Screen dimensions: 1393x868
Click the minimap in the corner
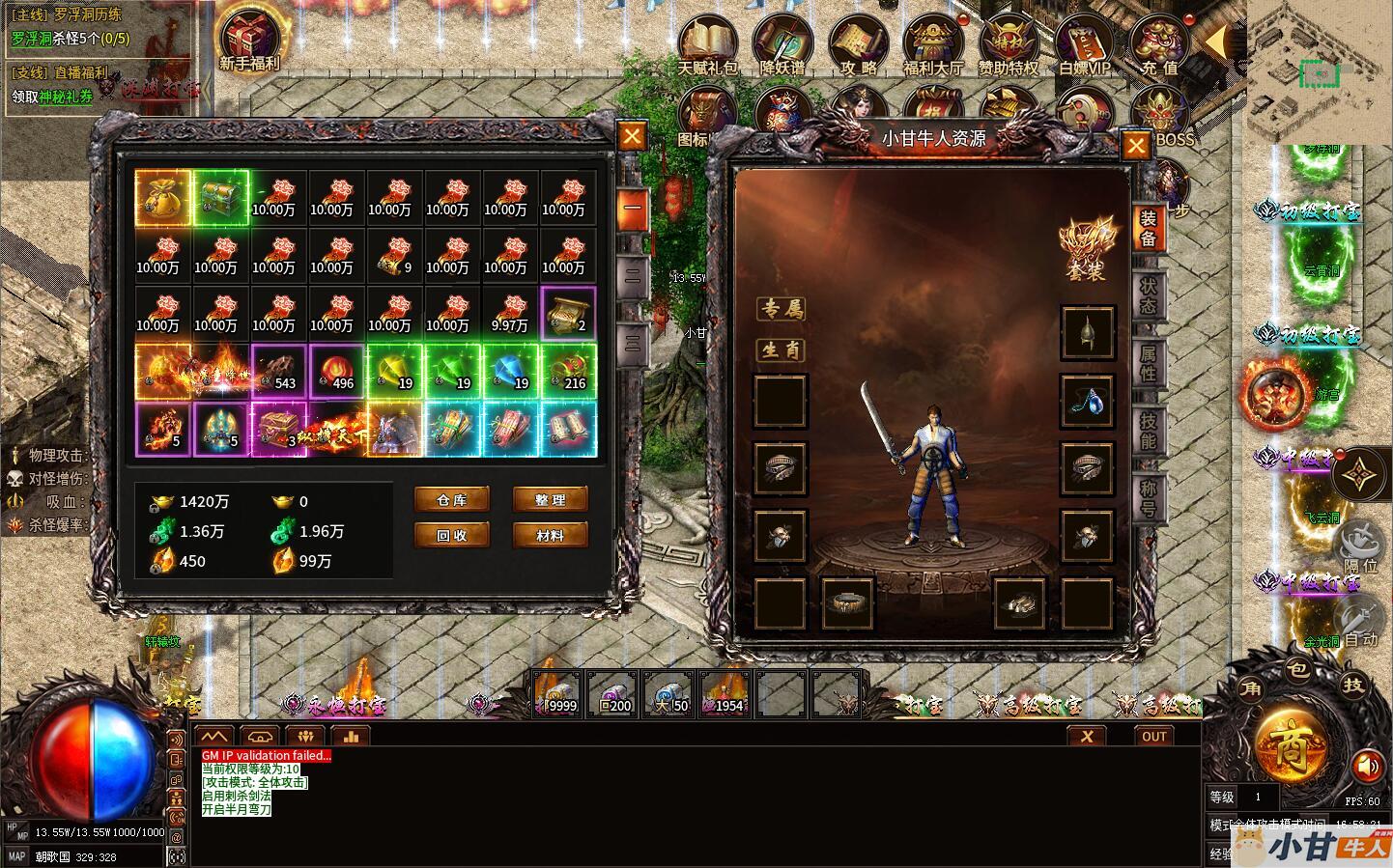tap(1318, 72)
